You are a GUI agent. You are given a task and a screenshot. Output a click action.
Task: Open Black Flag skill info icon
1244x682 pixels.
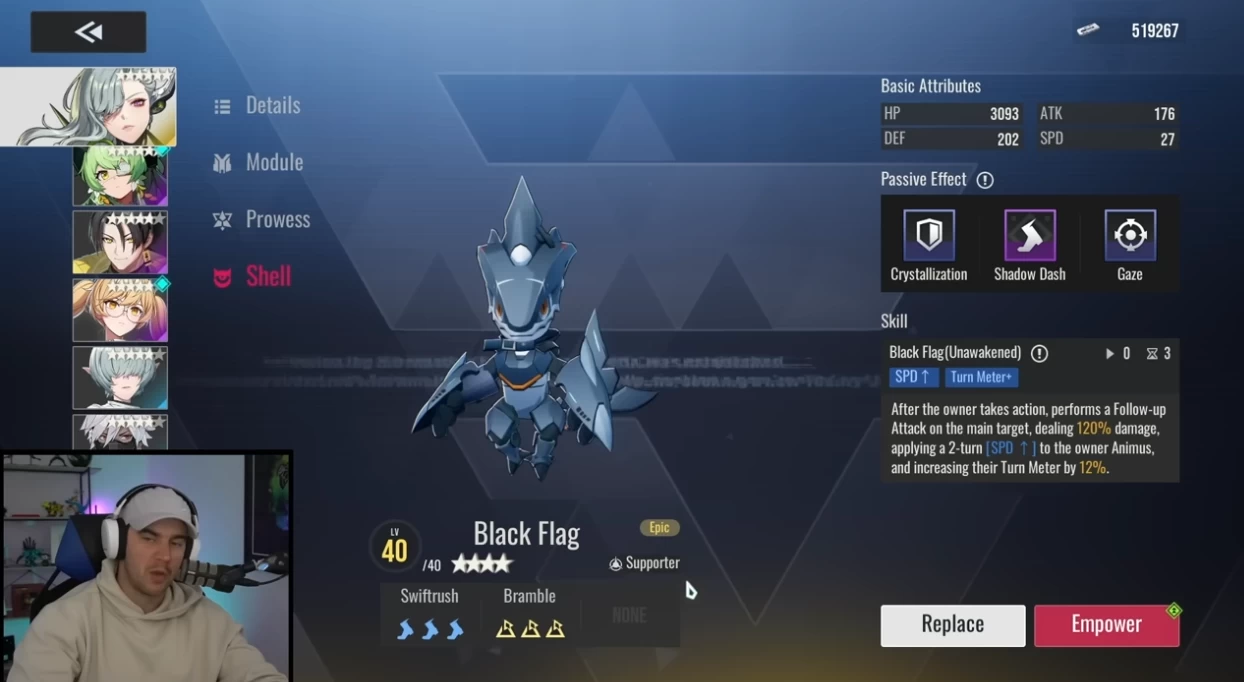(1039, 353)
